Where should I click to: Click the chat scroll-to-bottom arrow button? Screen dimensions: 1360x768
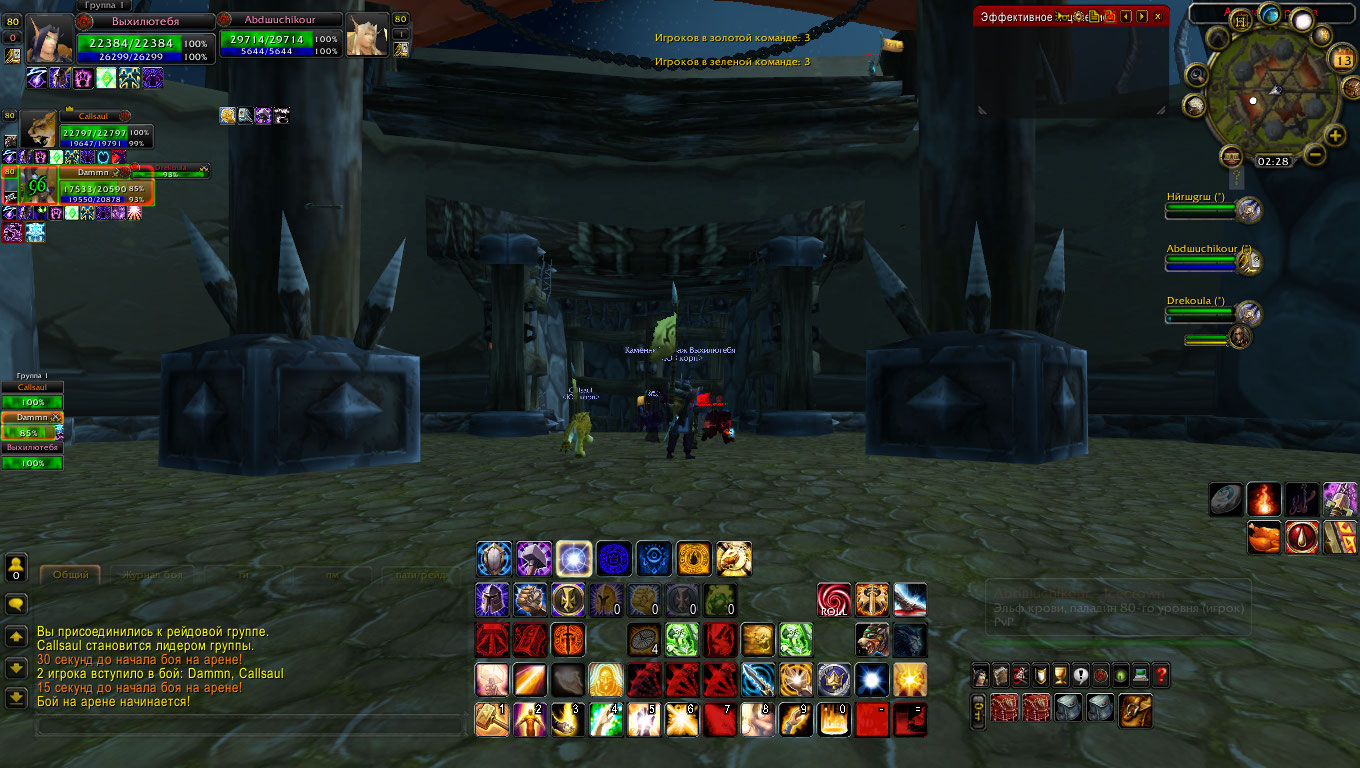coord(16,698)
